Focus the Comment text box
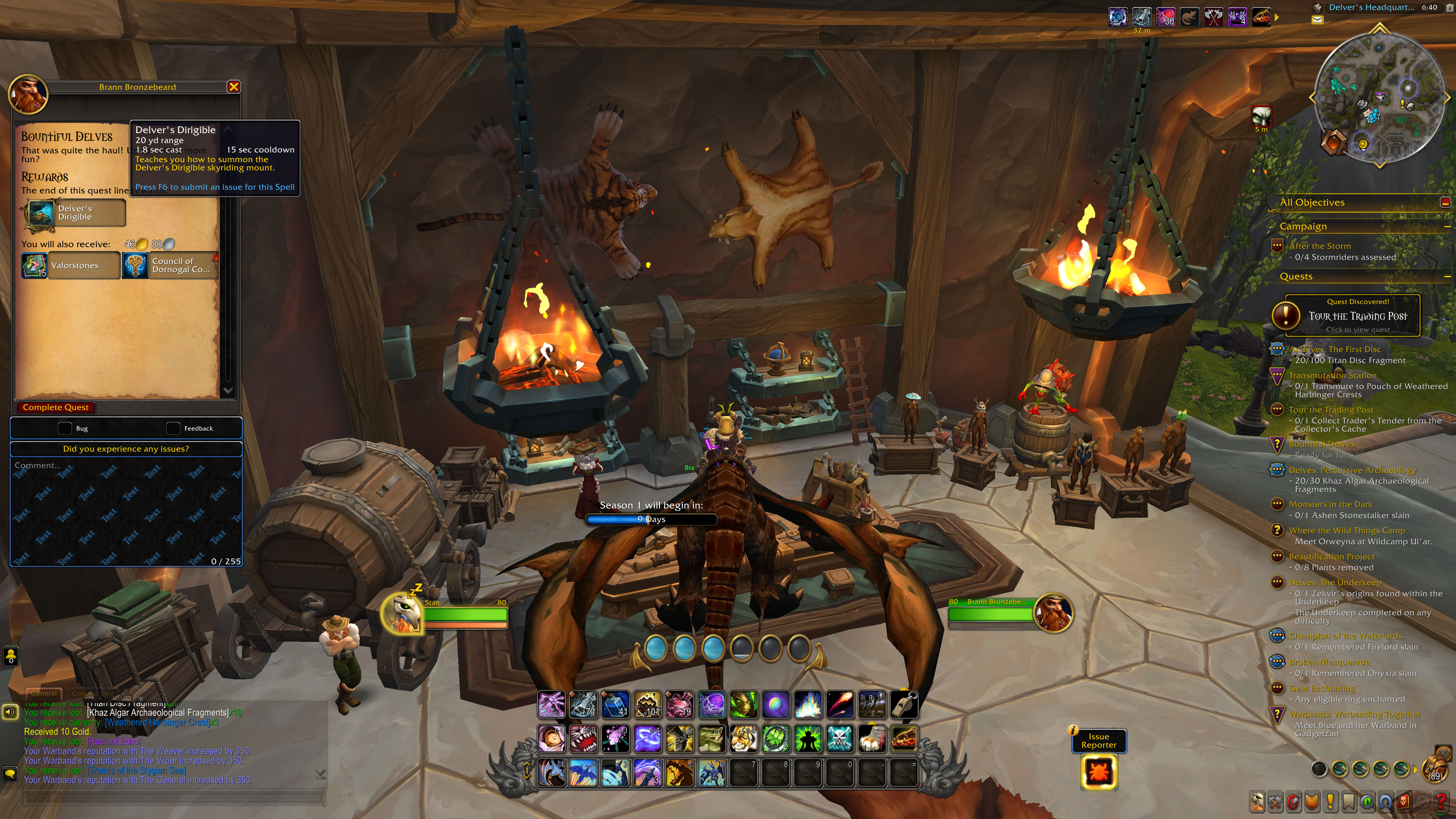Image resolution: width=1456 pixels, height=819 pixels. coord(125,509)
